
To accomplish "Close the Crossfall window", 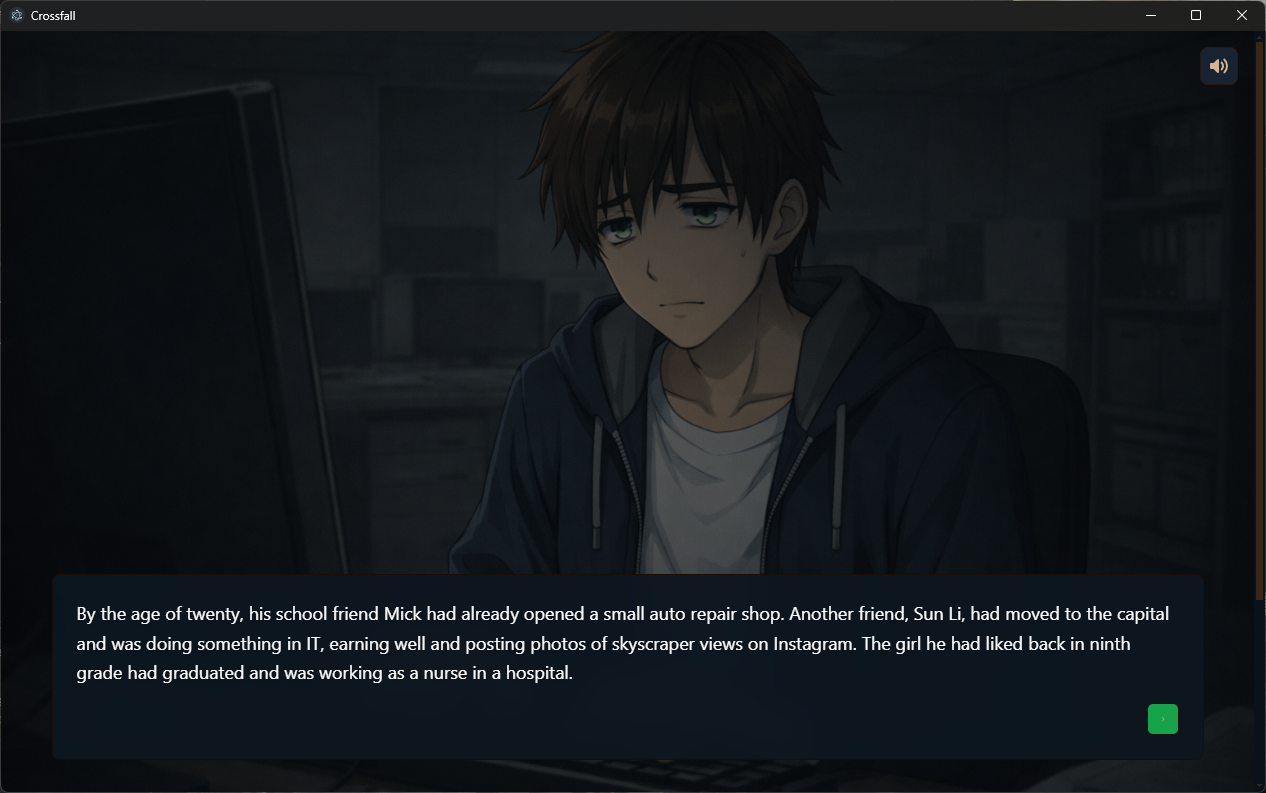I will (1242, 15).
